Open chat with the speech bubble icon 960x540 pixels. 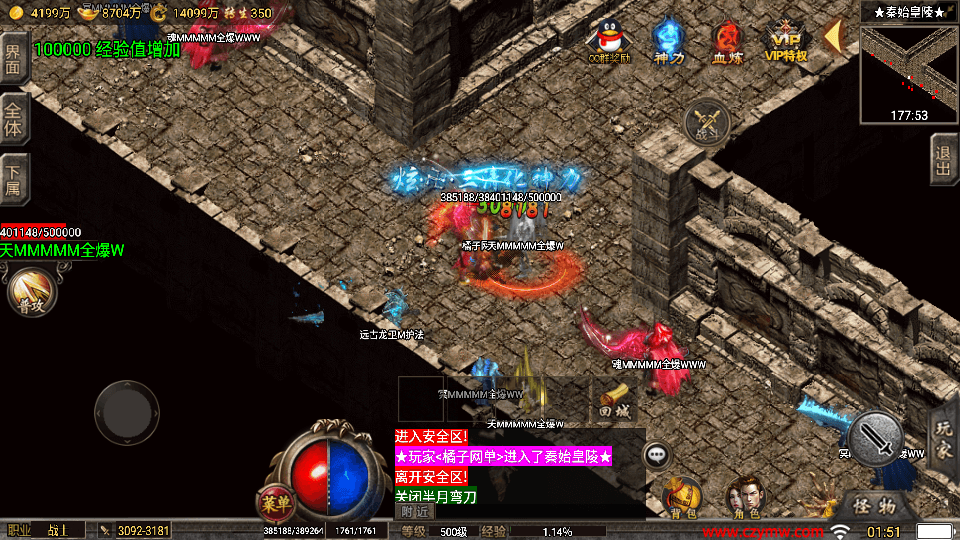[657, 455]
